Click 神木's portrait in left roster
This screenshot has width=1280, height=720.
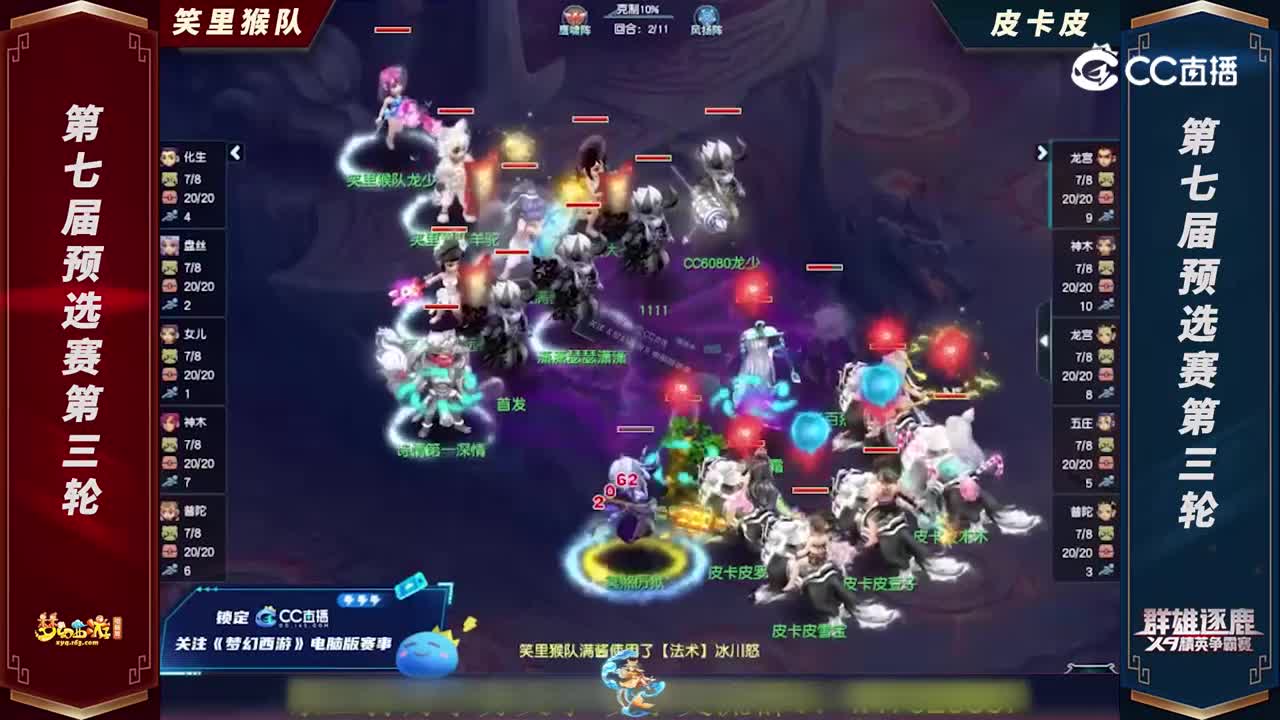[167, 422]
